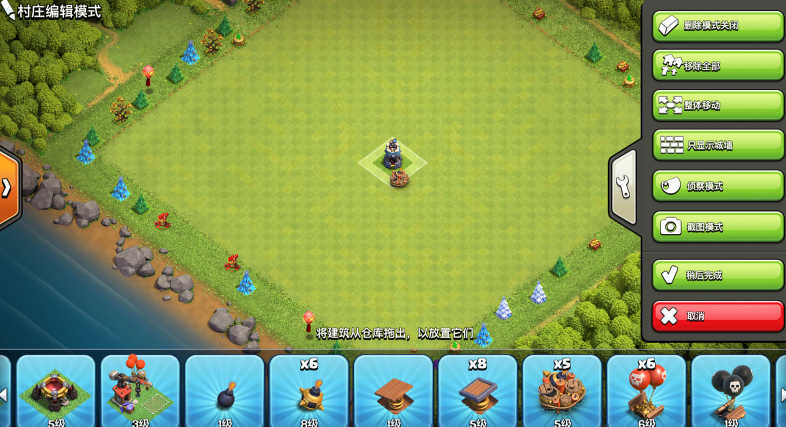This screenshot has width=786, height=427.
Task: Select the level 5 dark barracks building
Action: pyautogui.click(x=56, y=391)
